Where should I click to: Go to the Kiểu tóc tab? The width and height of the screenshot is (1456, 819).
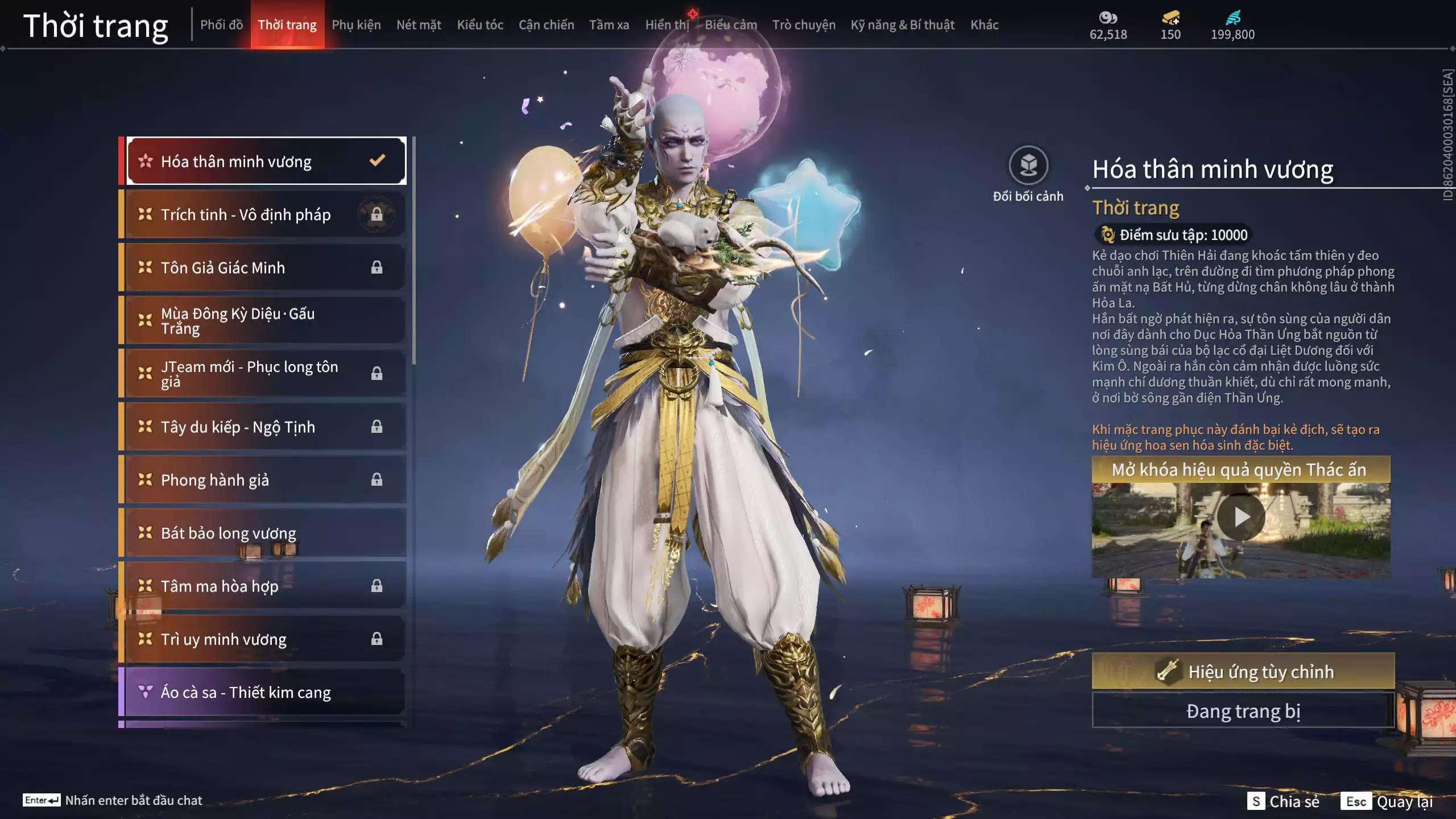[480, 25]
